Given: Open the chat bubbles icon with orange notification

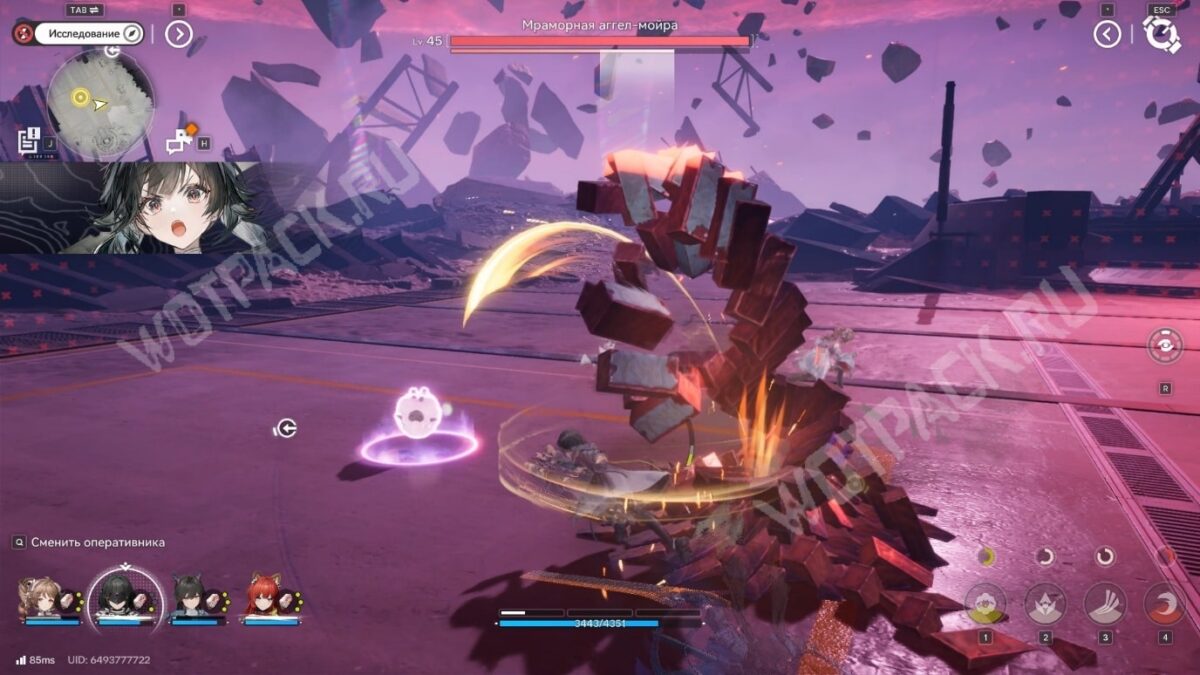Looking at the screenshot, I should (181, 141).
